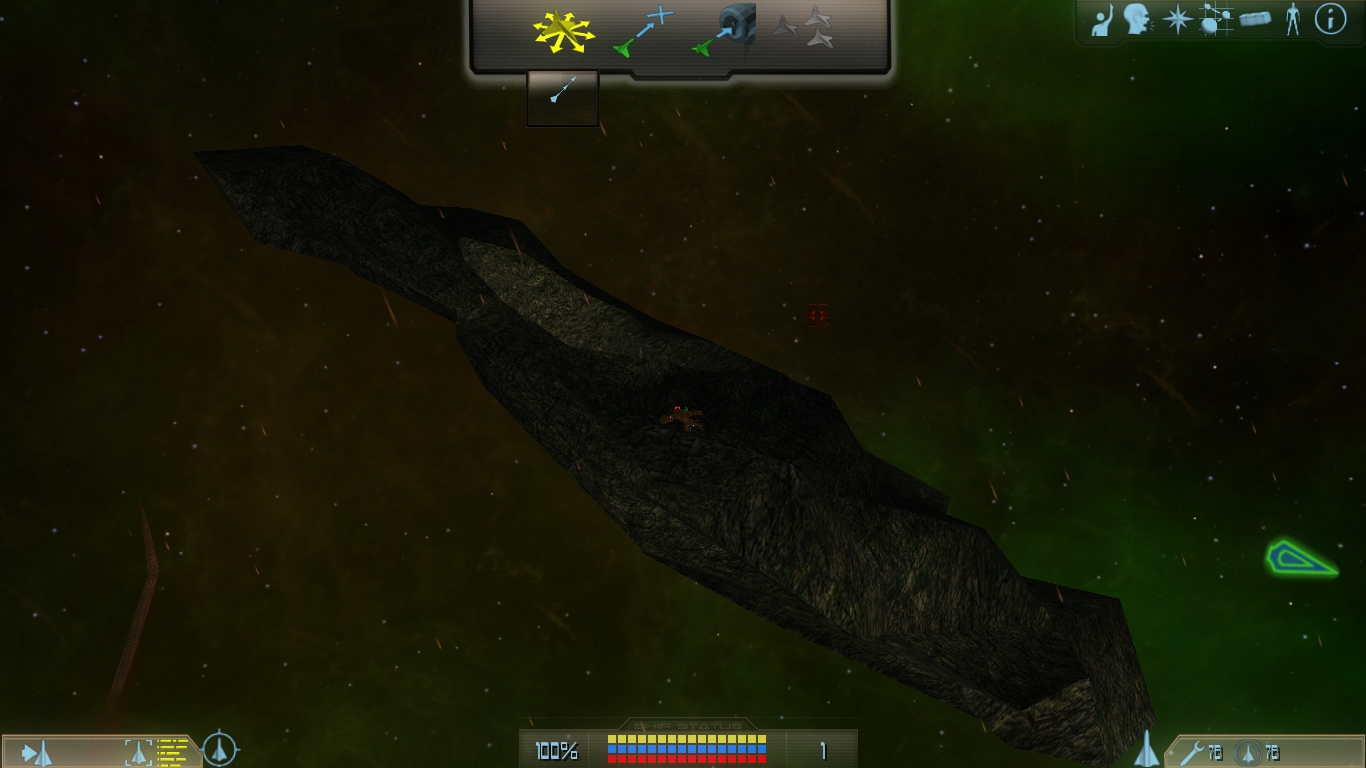Image resolution: width=1366 pixels, height=768 pixels.
Task: Open the talking head communications icon
Action: tap(1136, 19)
